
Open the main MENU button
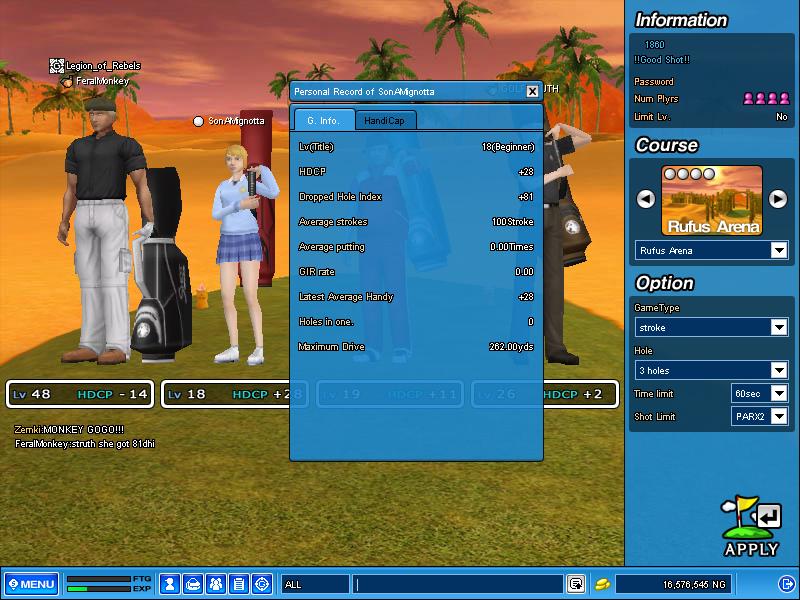(x=32, y=584)
